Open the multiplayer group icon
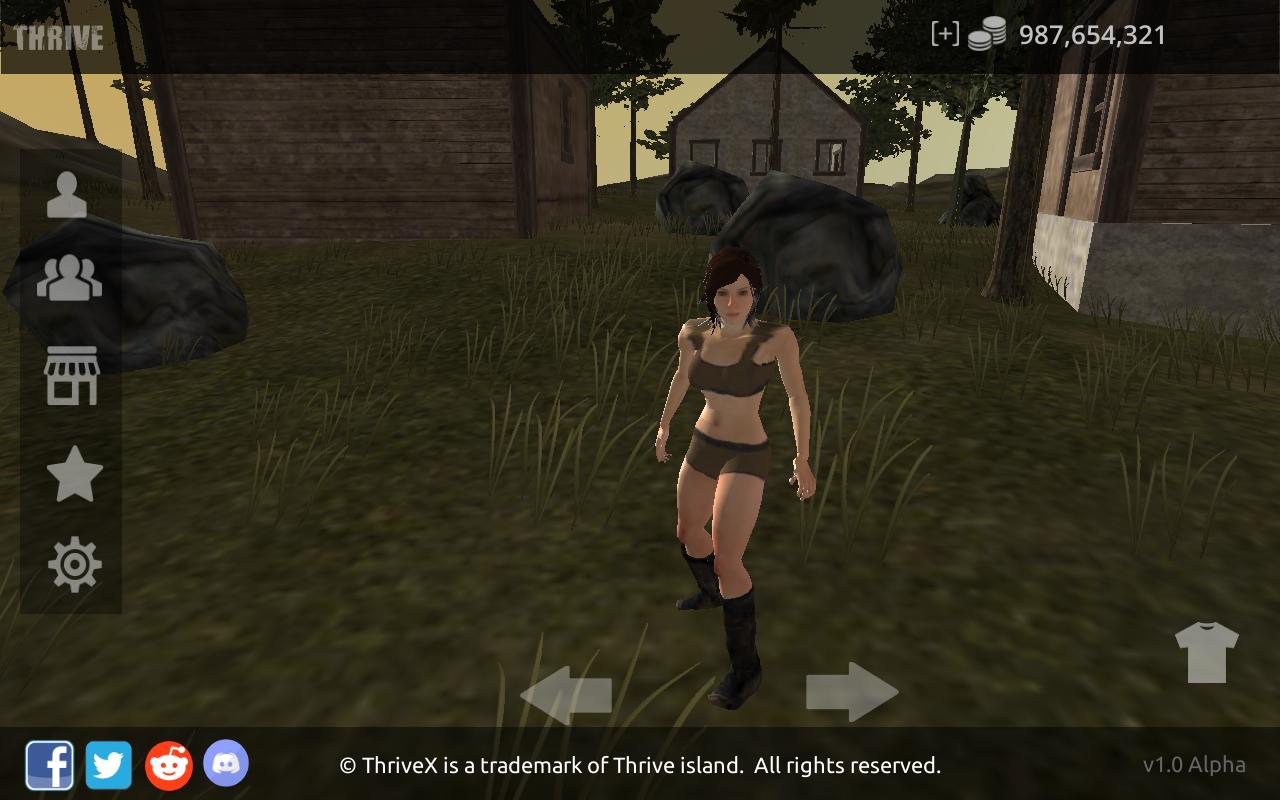 coord(69,279)
